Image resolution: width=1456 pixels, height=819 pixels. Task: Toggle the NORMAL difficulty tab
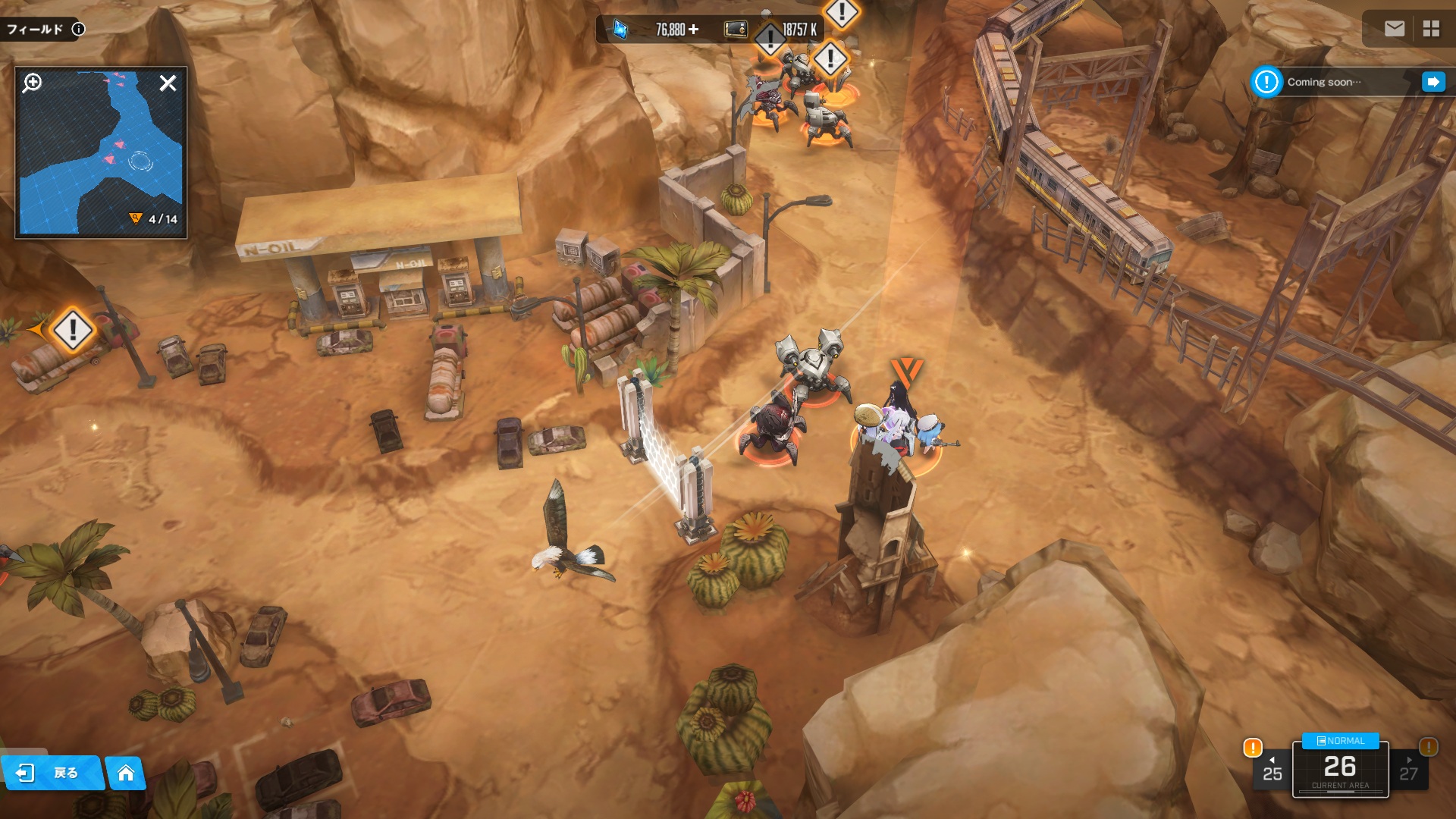pyautogui.click(x=1340, y=741)
